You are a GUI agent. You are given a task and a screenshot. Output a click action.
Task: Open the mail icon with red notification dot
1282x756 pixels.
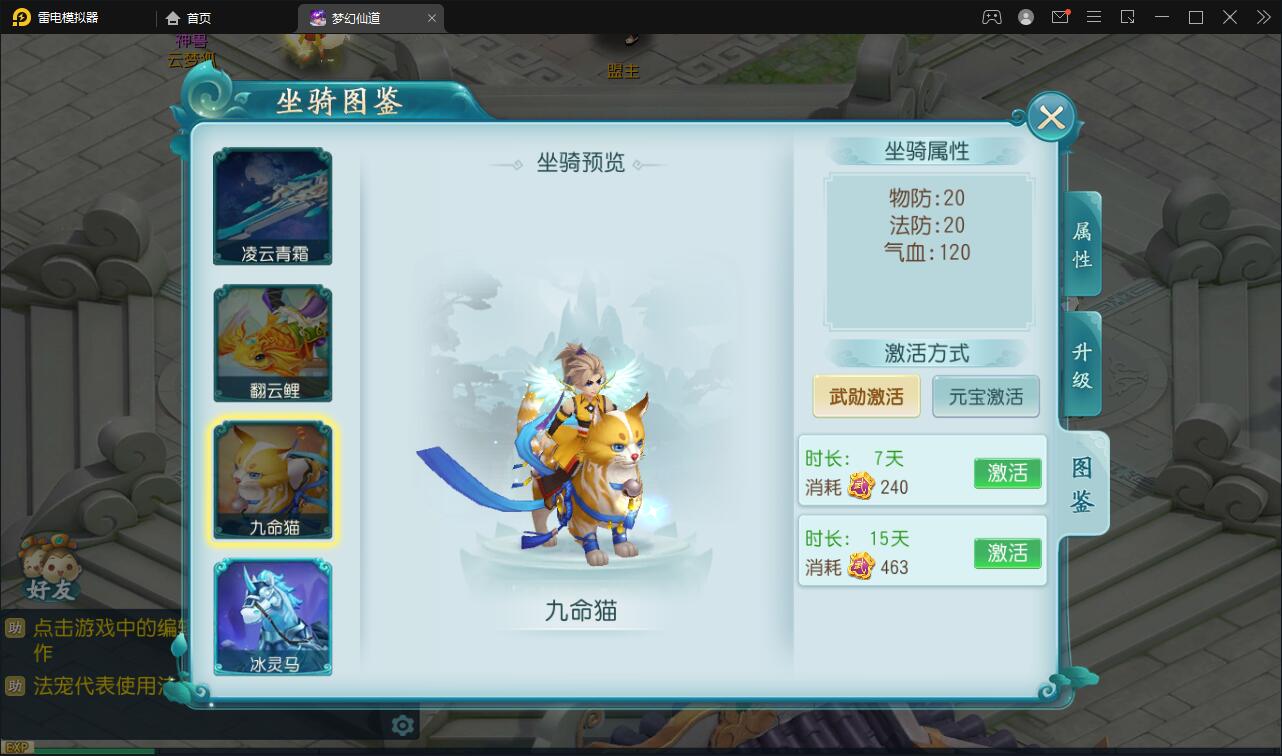point(1060,17)
